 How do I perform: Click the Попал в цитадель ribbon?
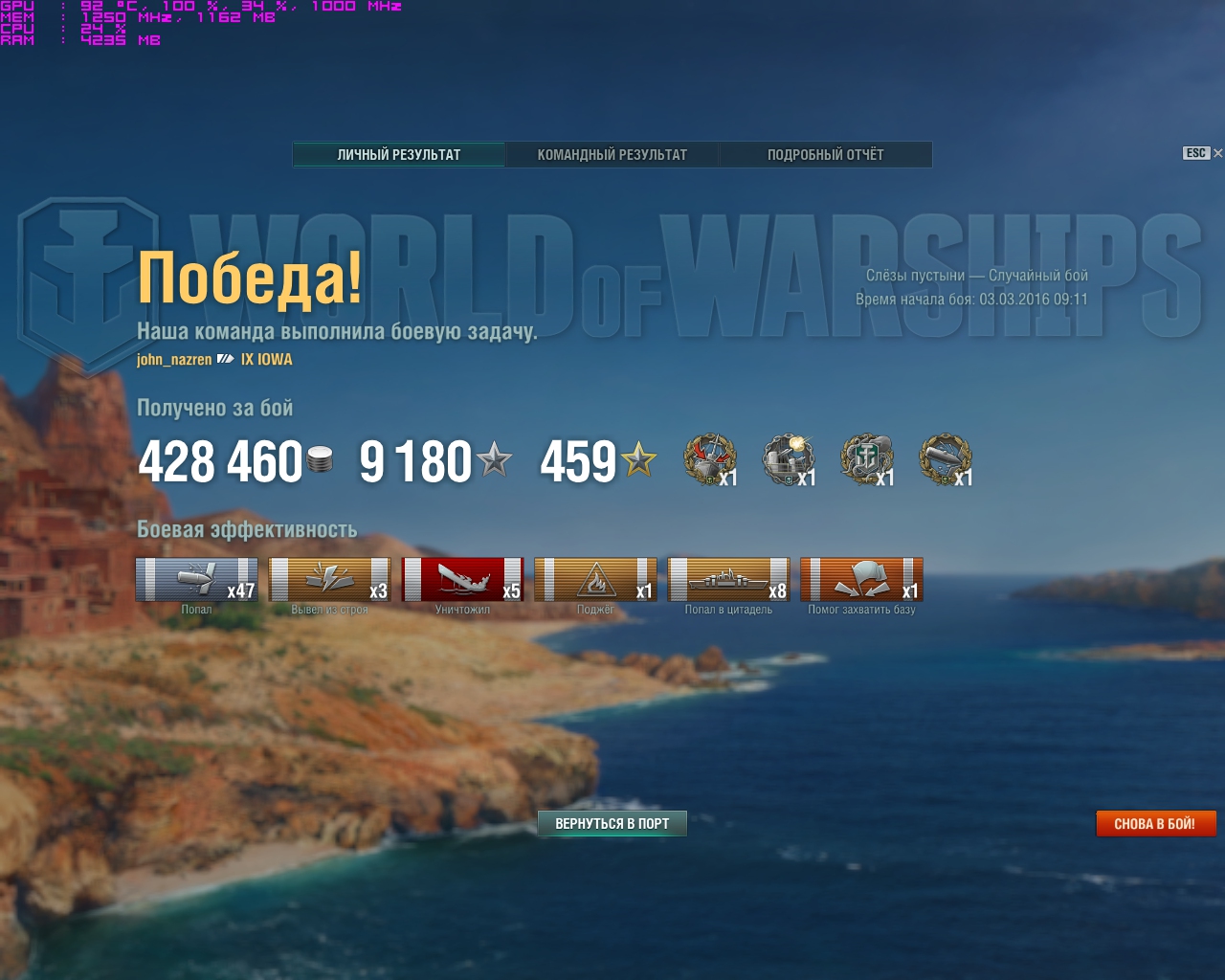[728, 580]
